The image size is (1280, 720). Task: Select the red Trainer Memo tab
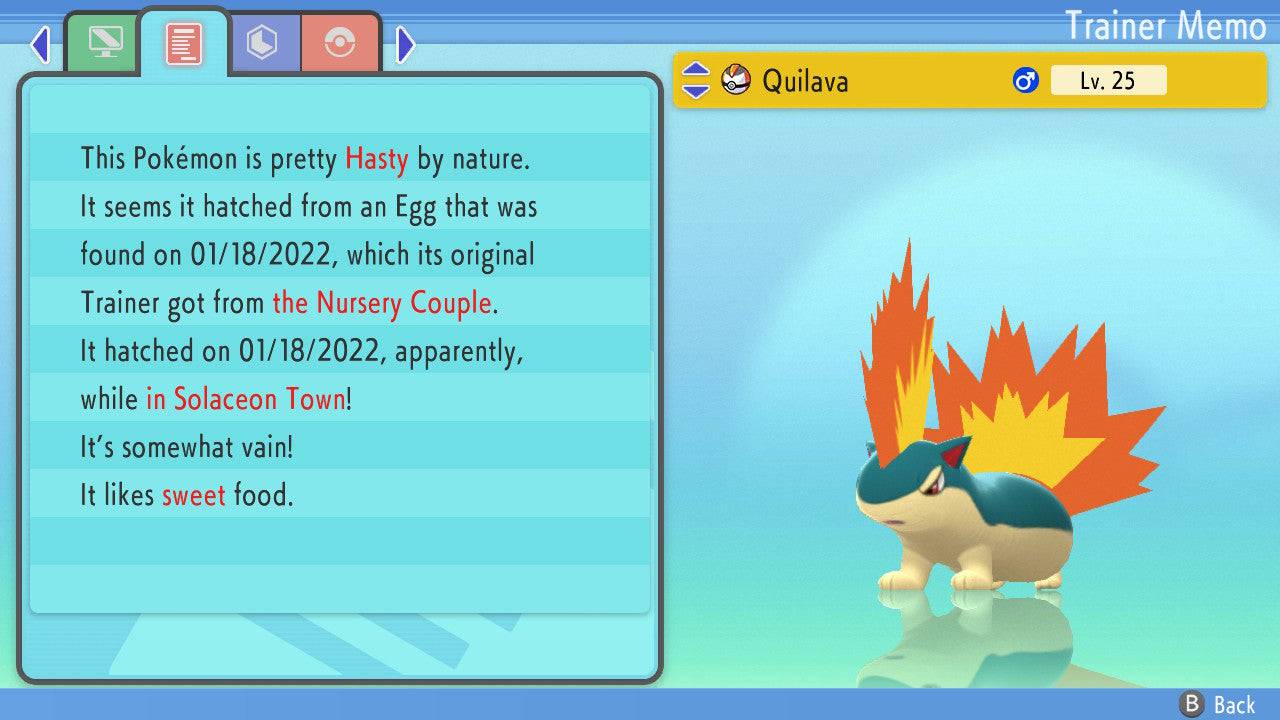pyautogui.click(x=184, y=44)
